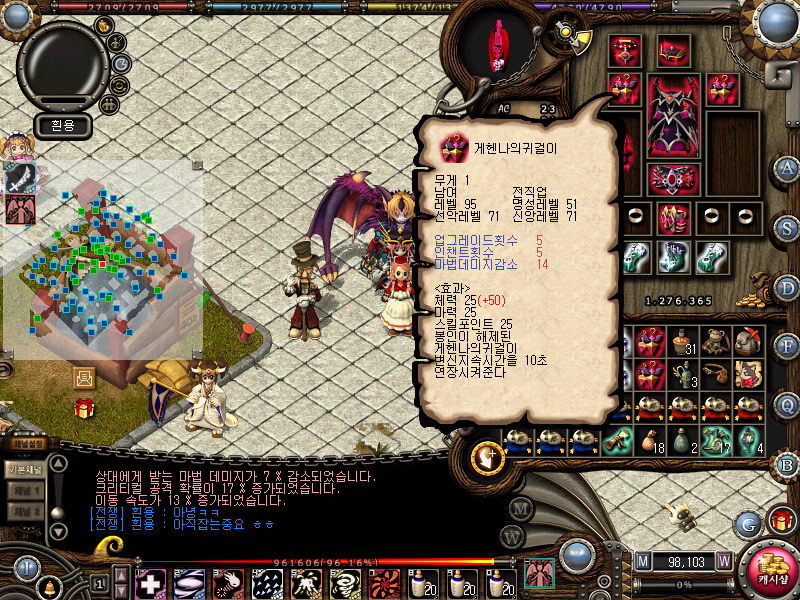Screen dimensions: 800x600
Task: Click the red gift box icon
Action: tap(83, 408)
